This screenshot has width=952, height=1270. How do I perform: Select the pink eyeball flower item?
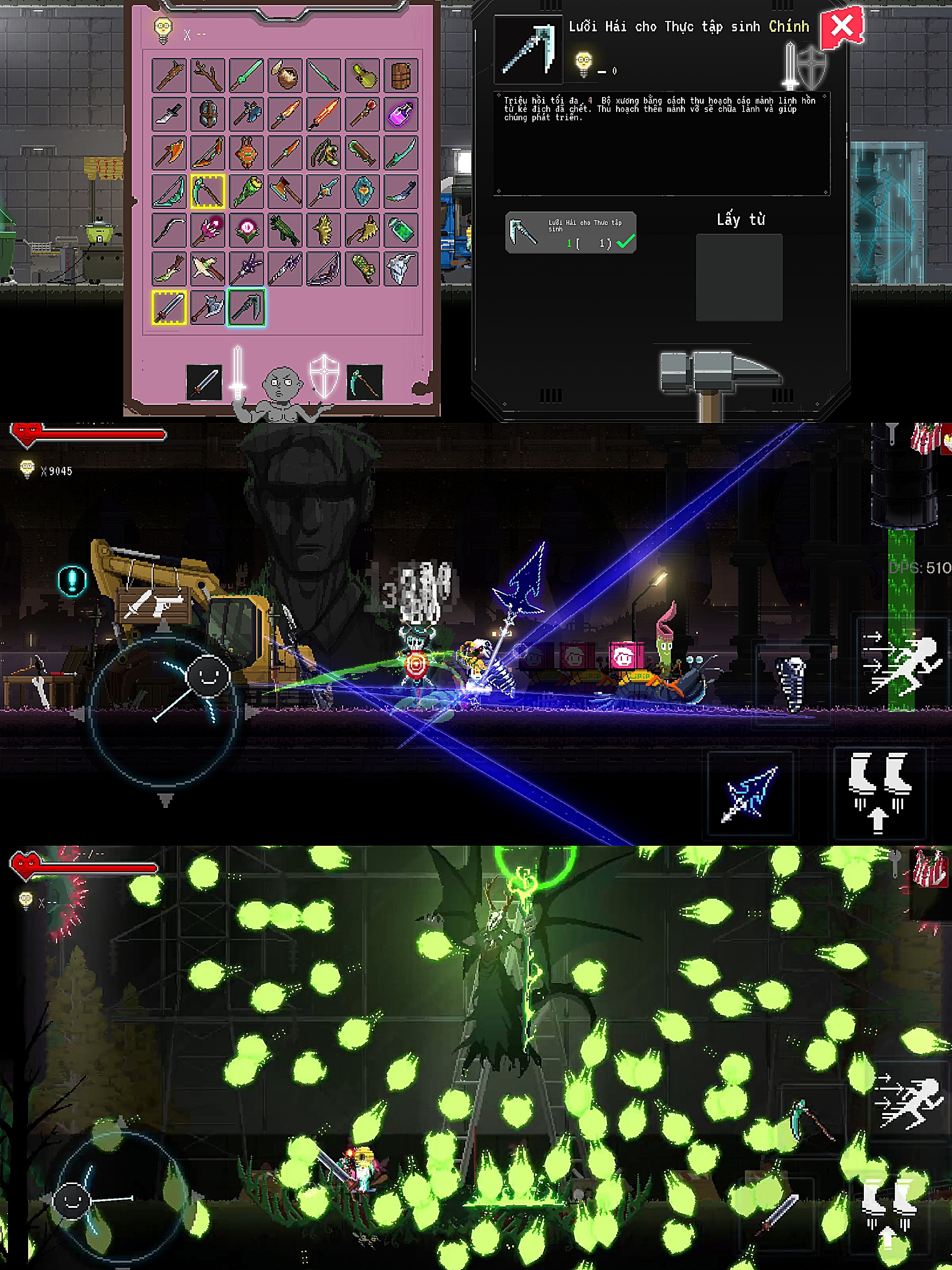click(246, 230)
